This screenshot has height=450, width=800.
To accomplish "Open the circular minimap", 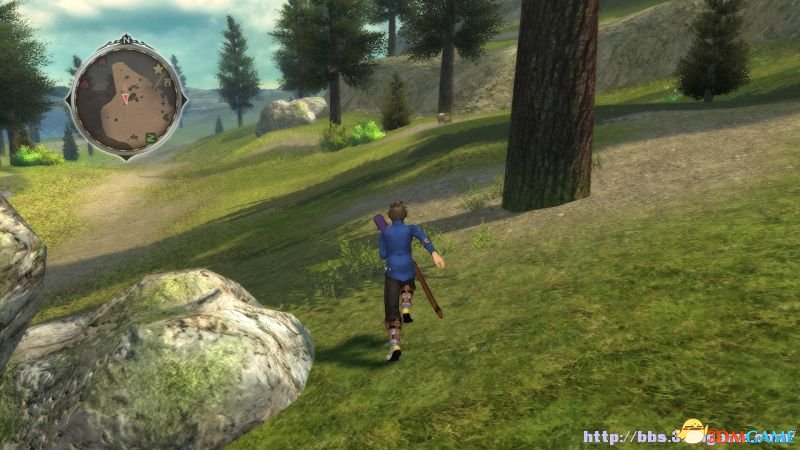I will (126, 97).
